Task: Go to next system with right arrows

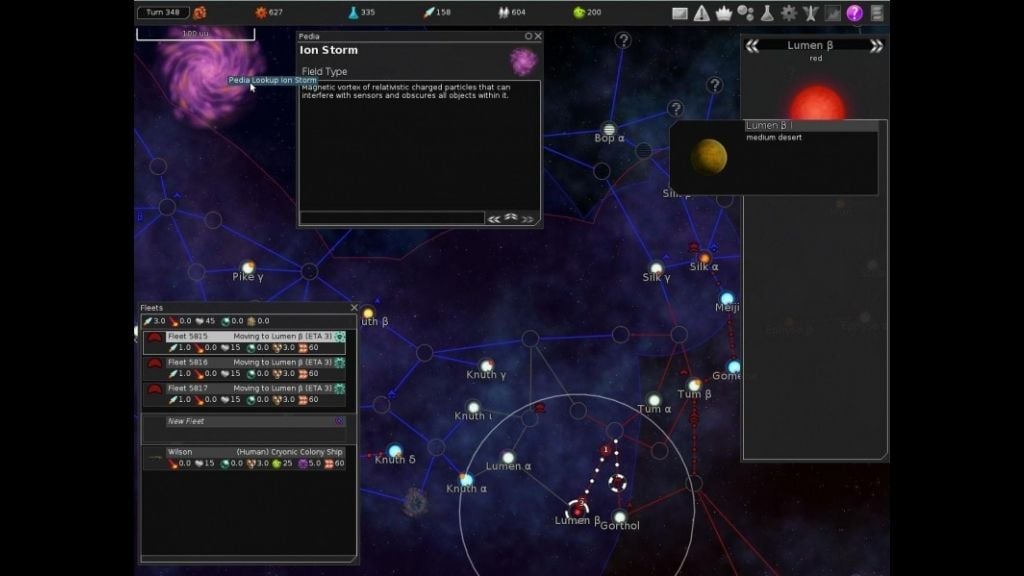Action: point(877,46)
